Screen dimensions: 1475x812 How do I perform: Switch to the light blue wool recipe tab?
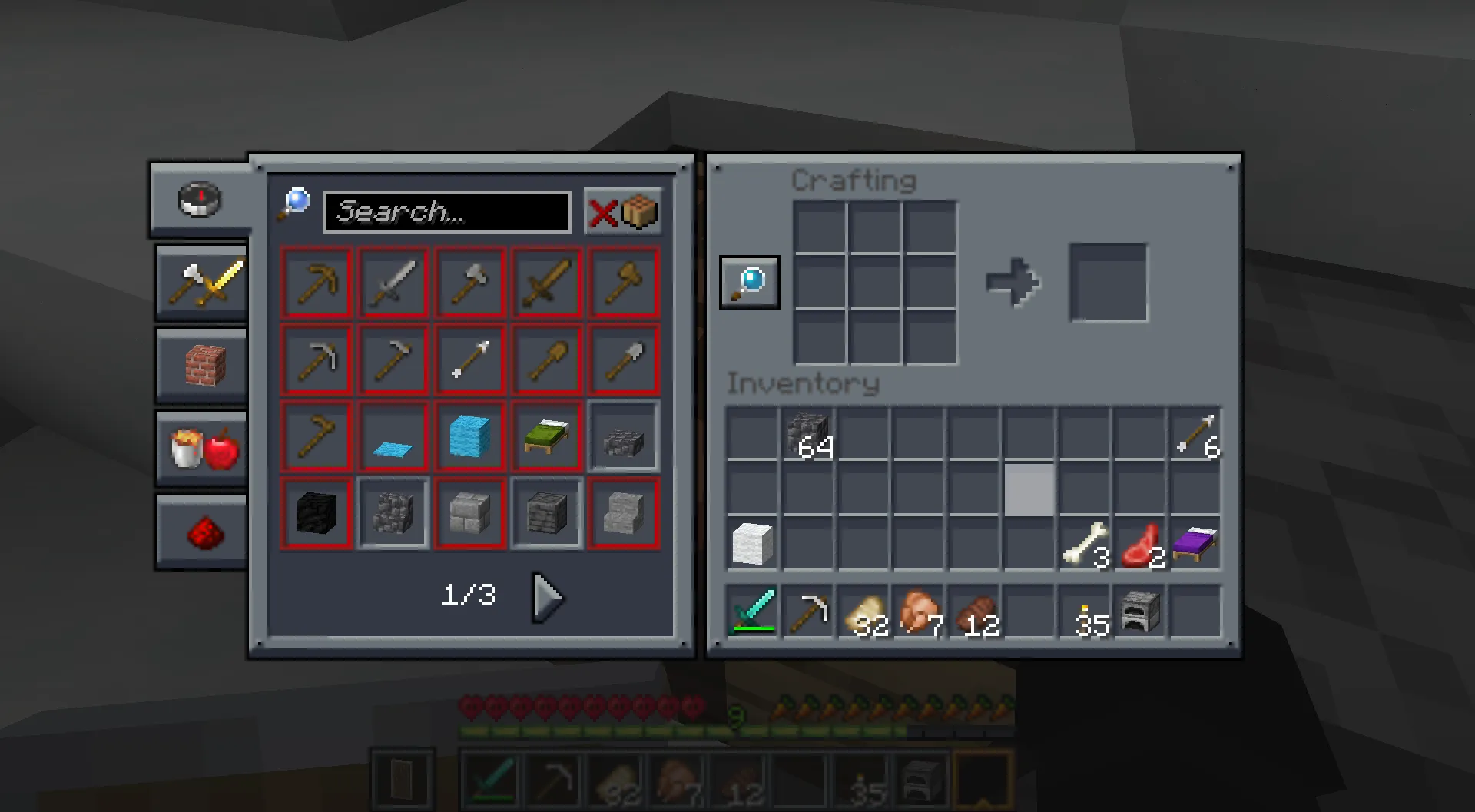tap(469, 436)
